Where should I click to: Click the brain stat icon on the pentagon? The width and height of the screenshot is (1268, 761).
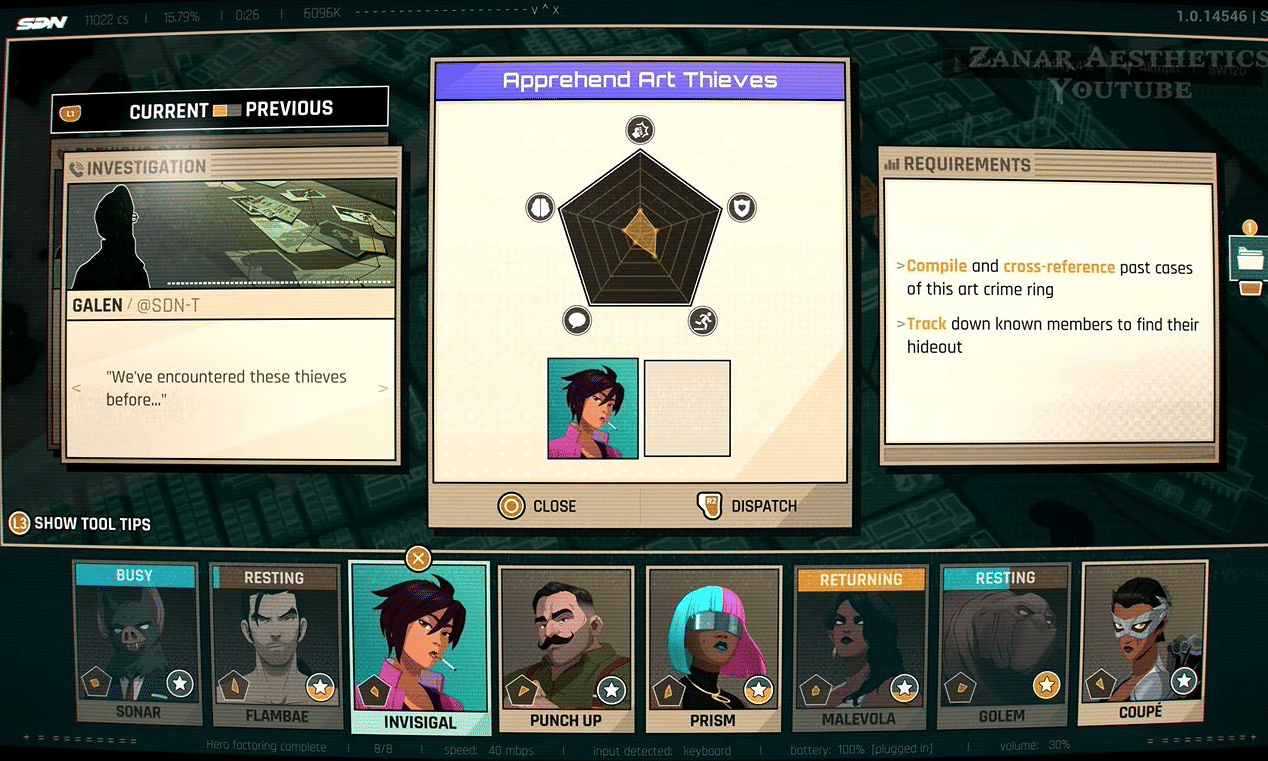point(540,207)
